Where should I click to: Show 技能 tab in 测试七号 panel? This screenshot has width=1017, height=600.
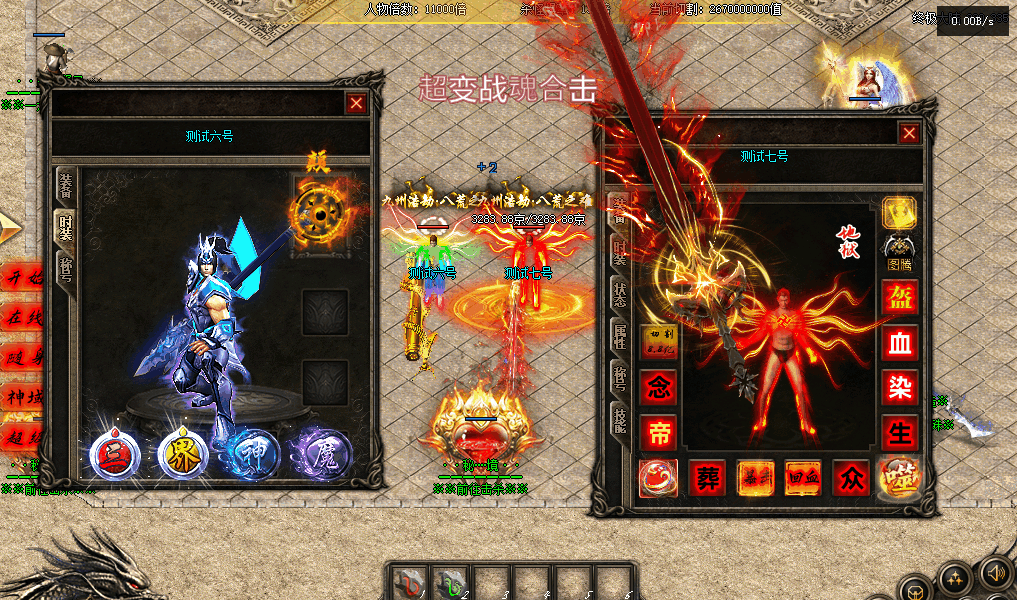pyautogui.click(x=620, y=419)
